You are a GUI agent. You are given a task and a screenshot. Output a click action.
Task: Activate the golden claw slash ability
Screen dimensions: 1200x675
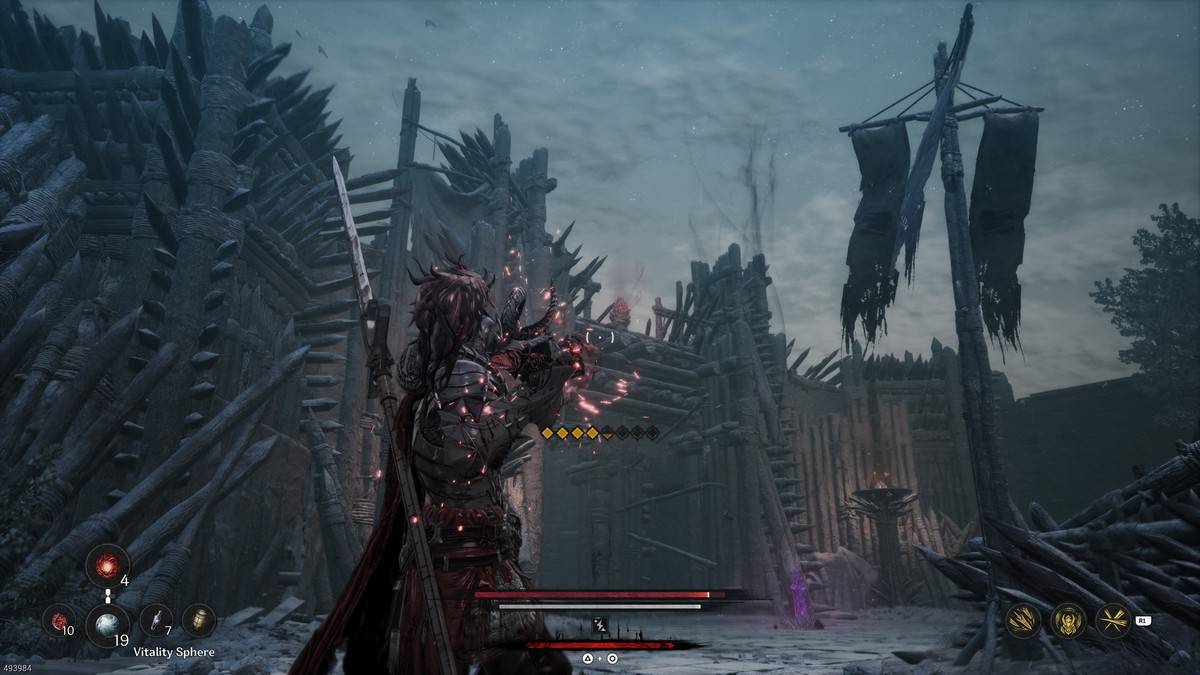[1023, 621]
